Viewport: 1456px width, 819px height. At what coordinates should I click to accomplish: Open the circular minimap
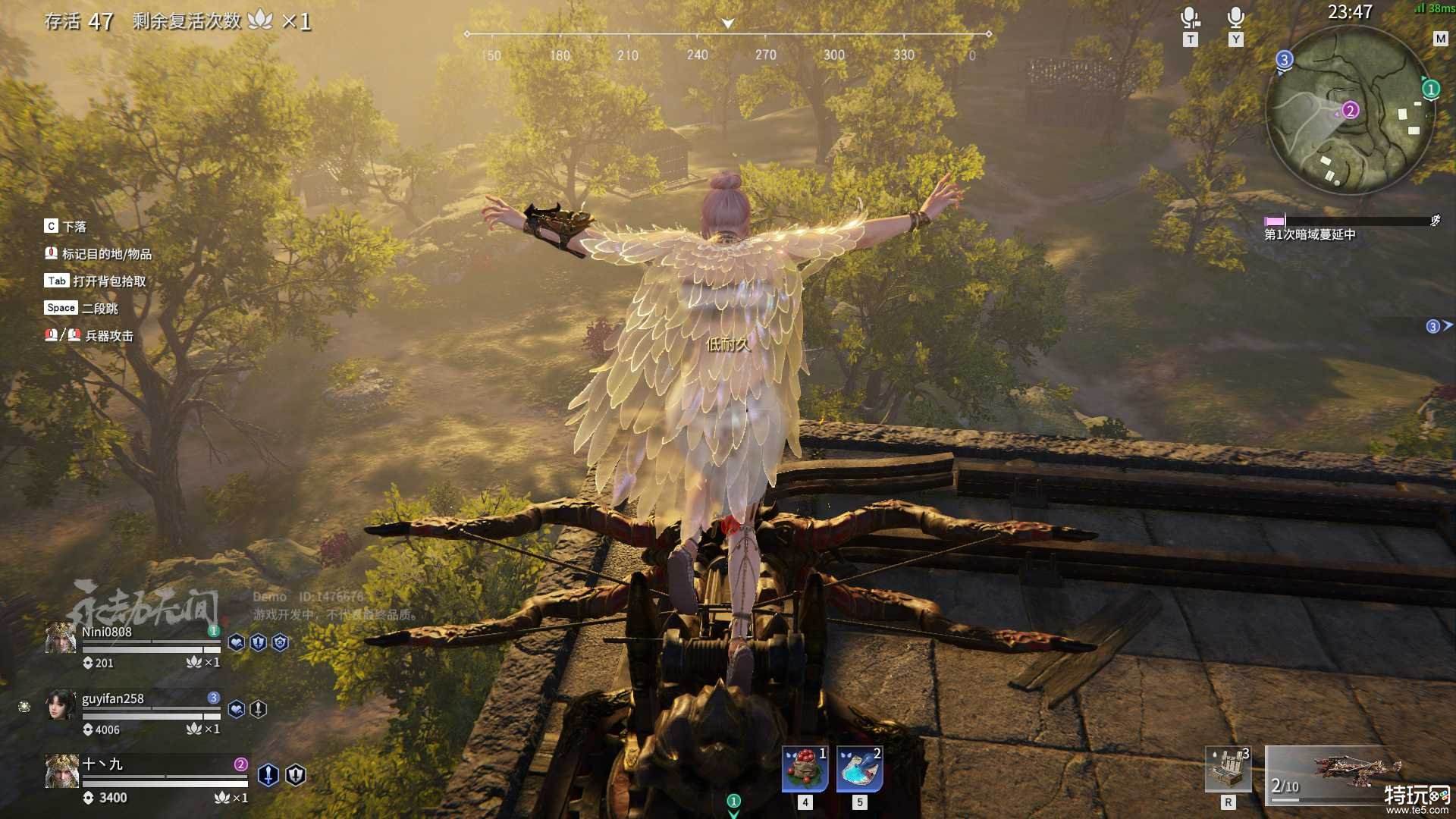pyautogui.click(x=1349, y=110)
